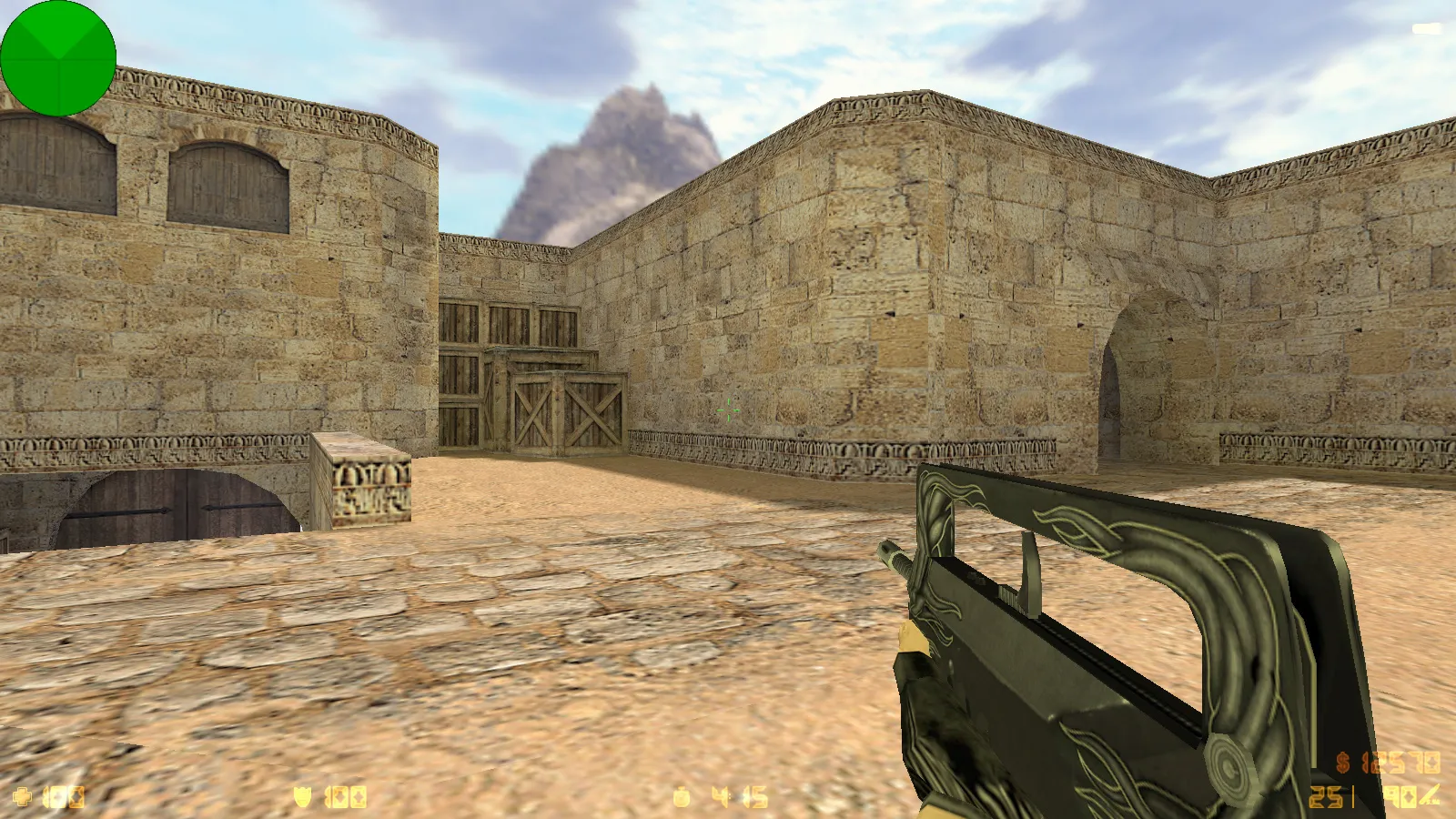Click the crosshair at screen center

728,409
